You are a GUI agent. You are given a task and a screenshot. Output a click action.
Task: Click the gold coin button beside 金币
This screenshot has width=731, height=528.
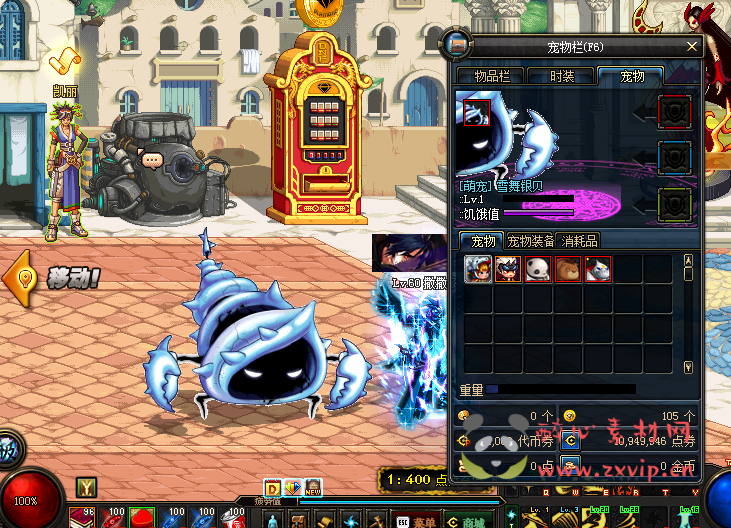point(569,464)
